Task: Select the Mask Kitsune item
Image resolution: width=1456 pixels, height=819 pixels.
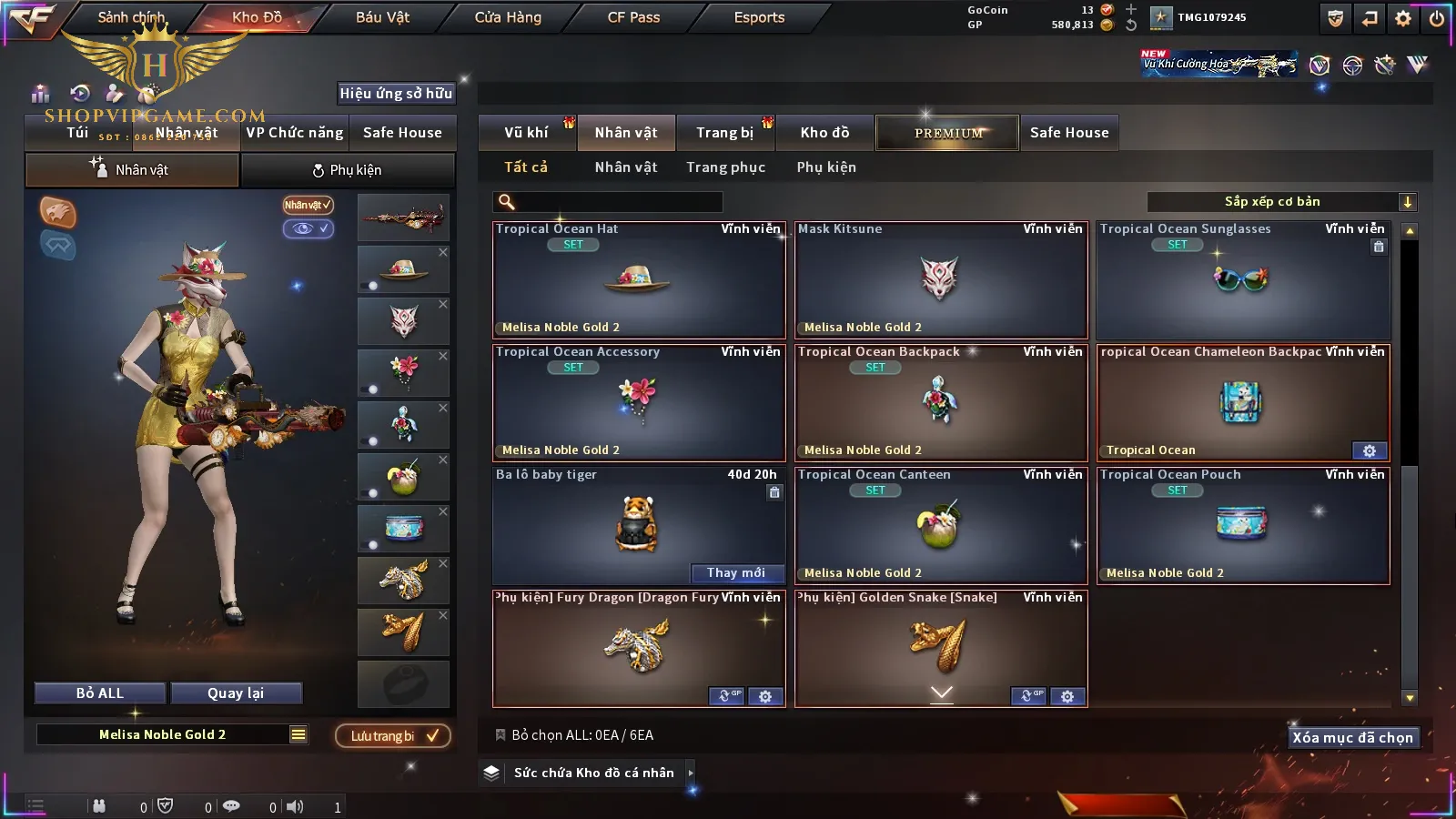Action: tap(941, 279)
